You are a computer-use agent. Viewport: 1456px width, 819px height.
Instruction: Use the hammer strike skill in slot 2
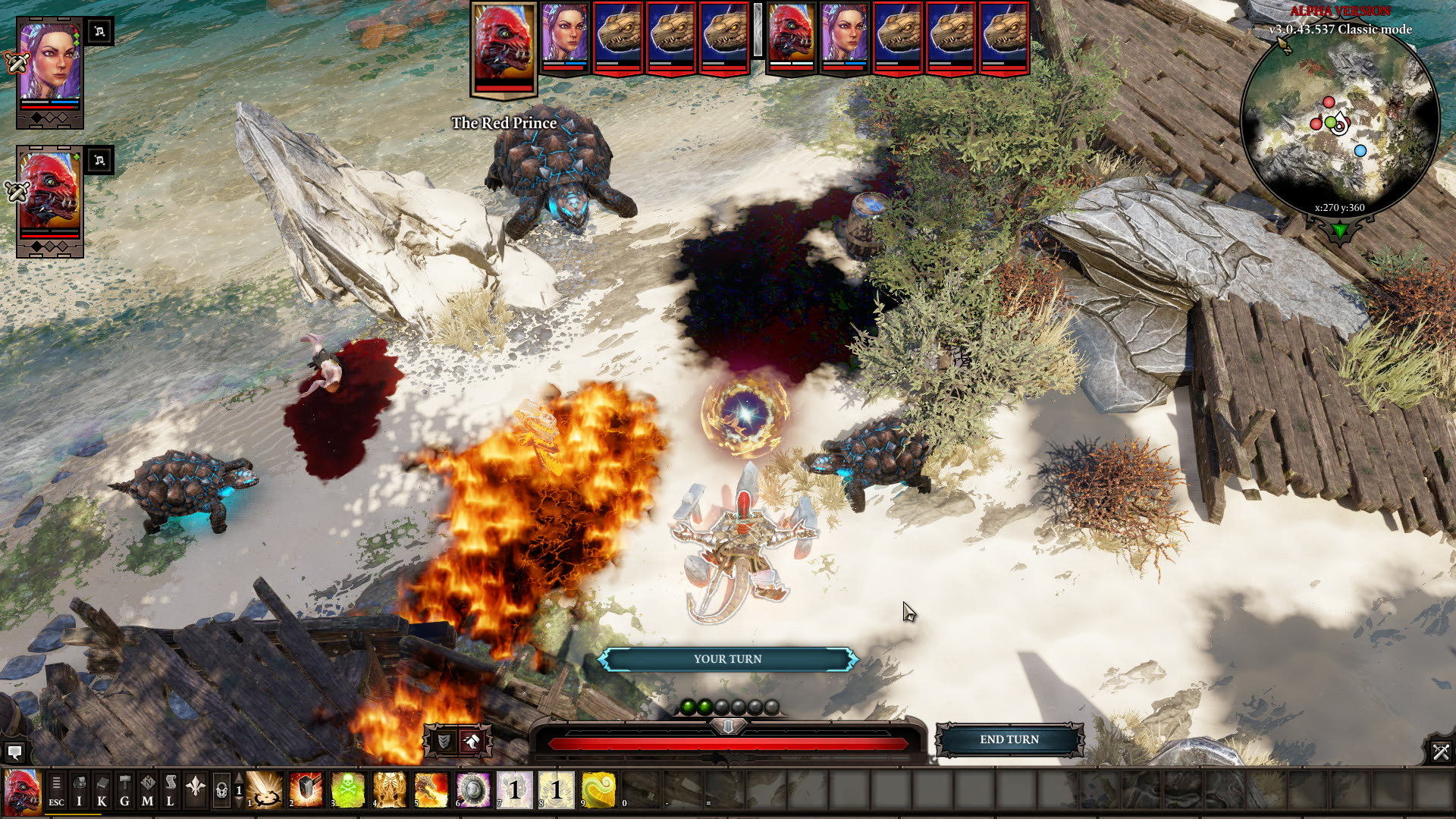(x=307, y=789)
